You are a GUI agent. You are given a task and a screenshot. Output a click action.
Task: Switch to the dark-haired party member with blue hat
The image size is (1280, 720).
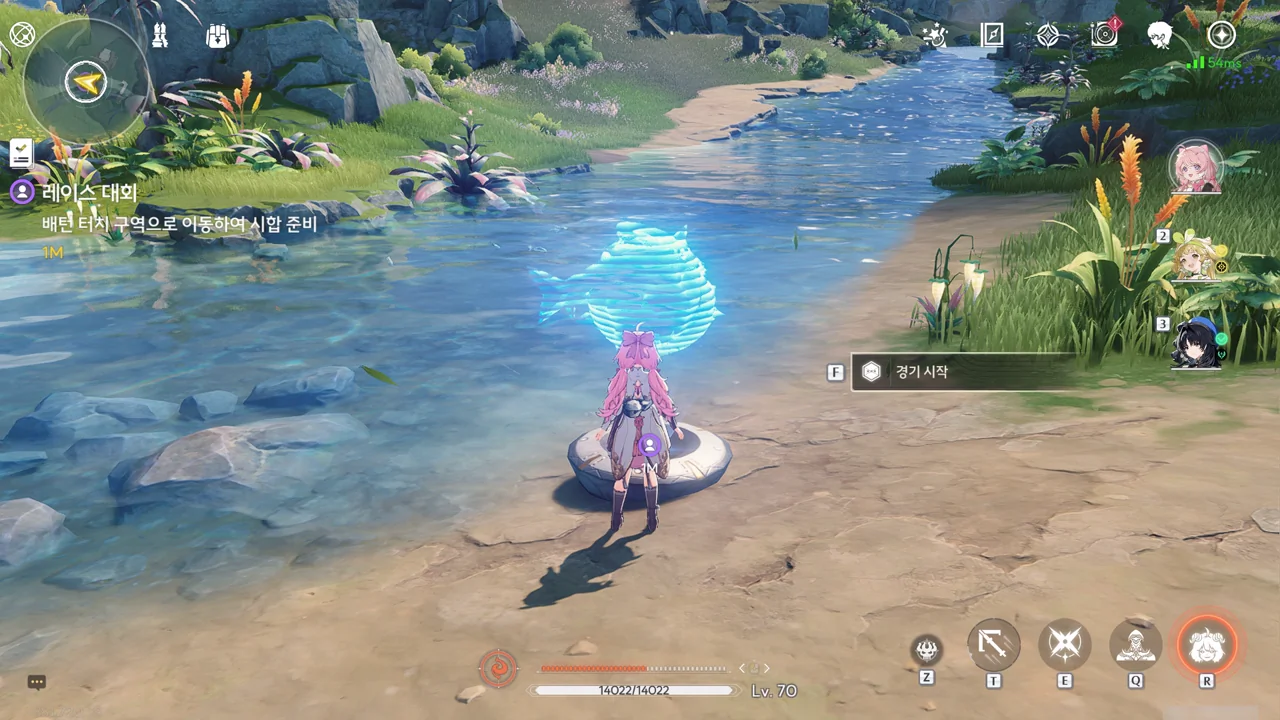point(1196,344)
